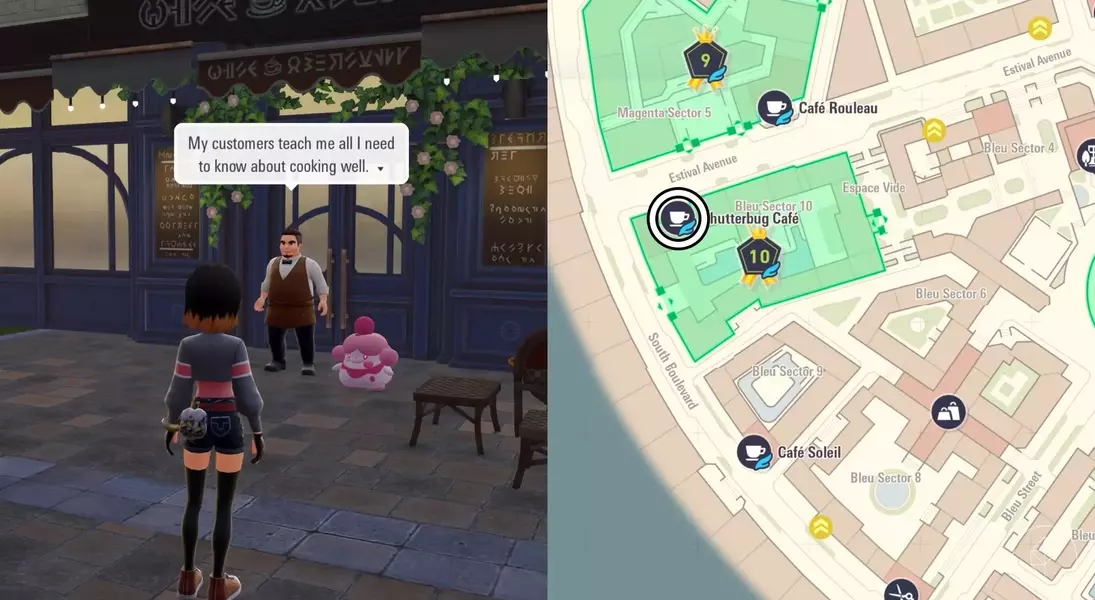This screenshot has height=600, width=1095.
Task: Open Wild Zone 9 crown badge
Action: coord(705,60)
